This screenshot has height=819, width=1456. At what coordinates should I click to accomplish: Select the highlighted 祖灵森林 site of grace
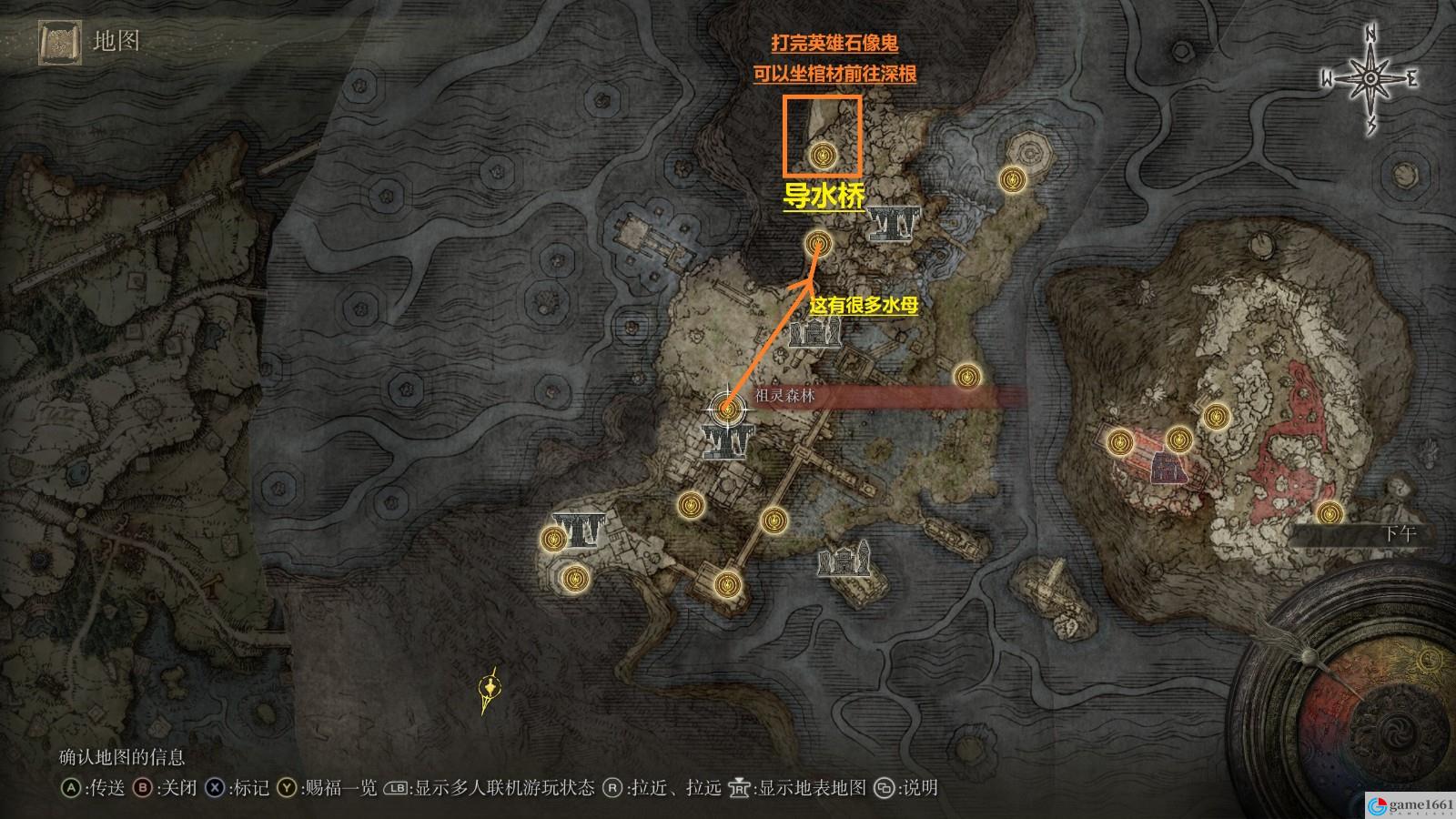point(727,409)
